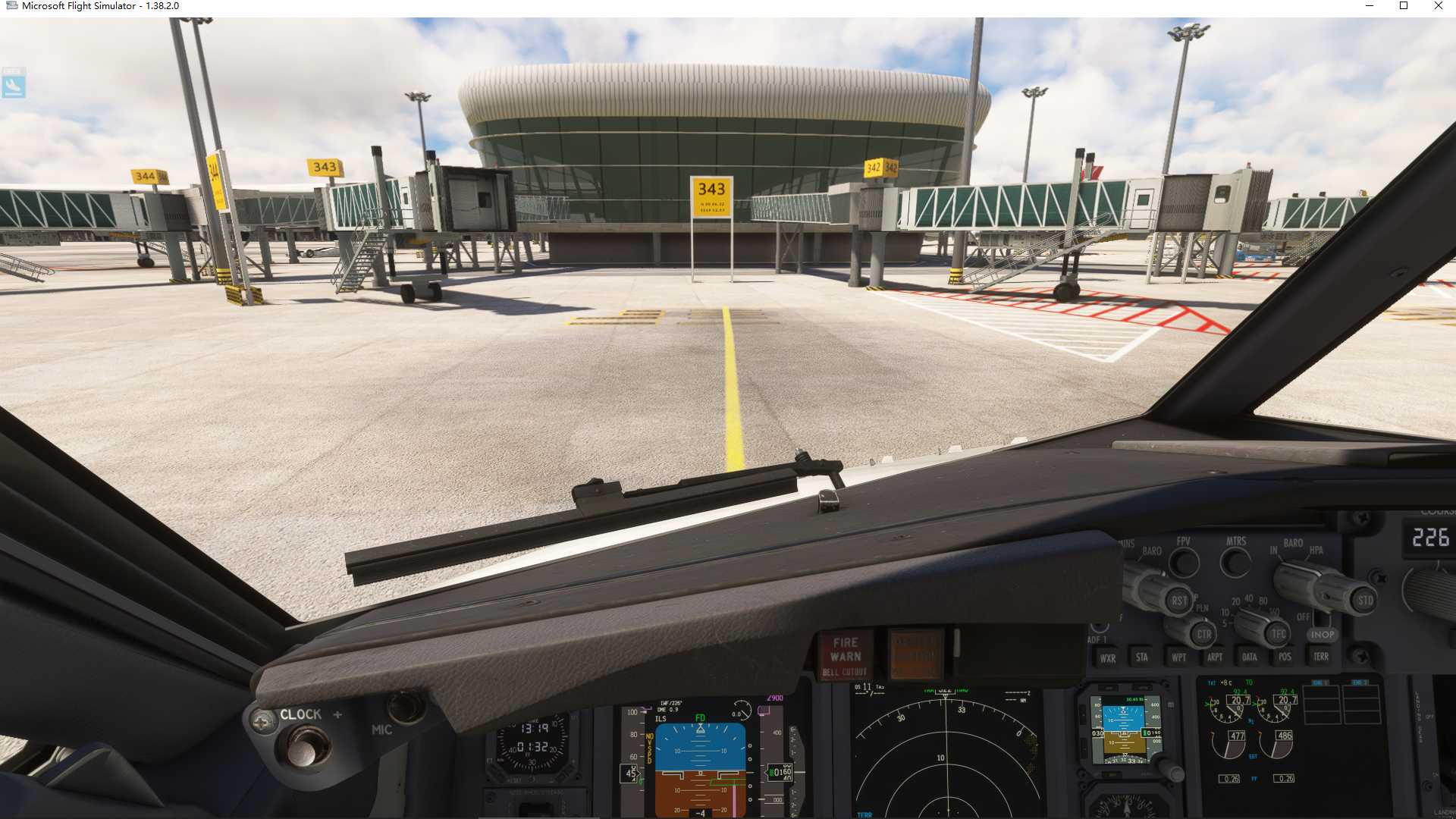1456x819 pixels.
Task: Activate TERR terrain display on the EFIS panel
Action: tap(1322, 656)
